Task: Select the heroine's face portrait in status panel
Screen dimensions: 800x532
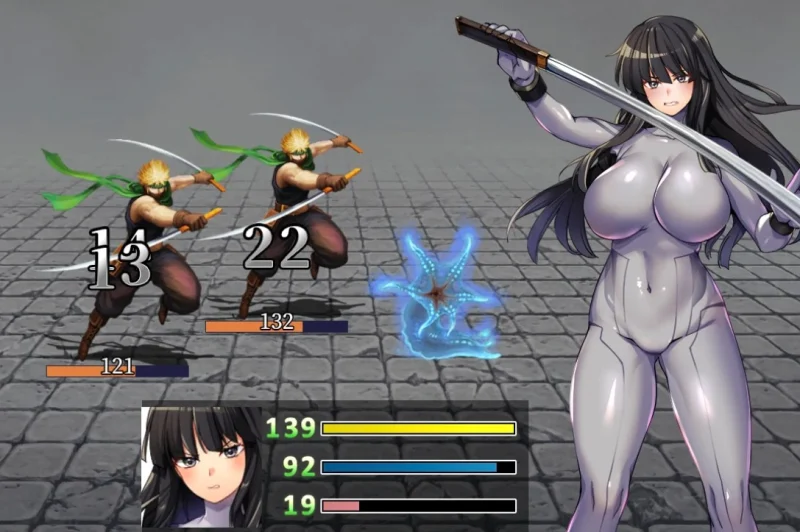Action: click(x=201, y=466)
